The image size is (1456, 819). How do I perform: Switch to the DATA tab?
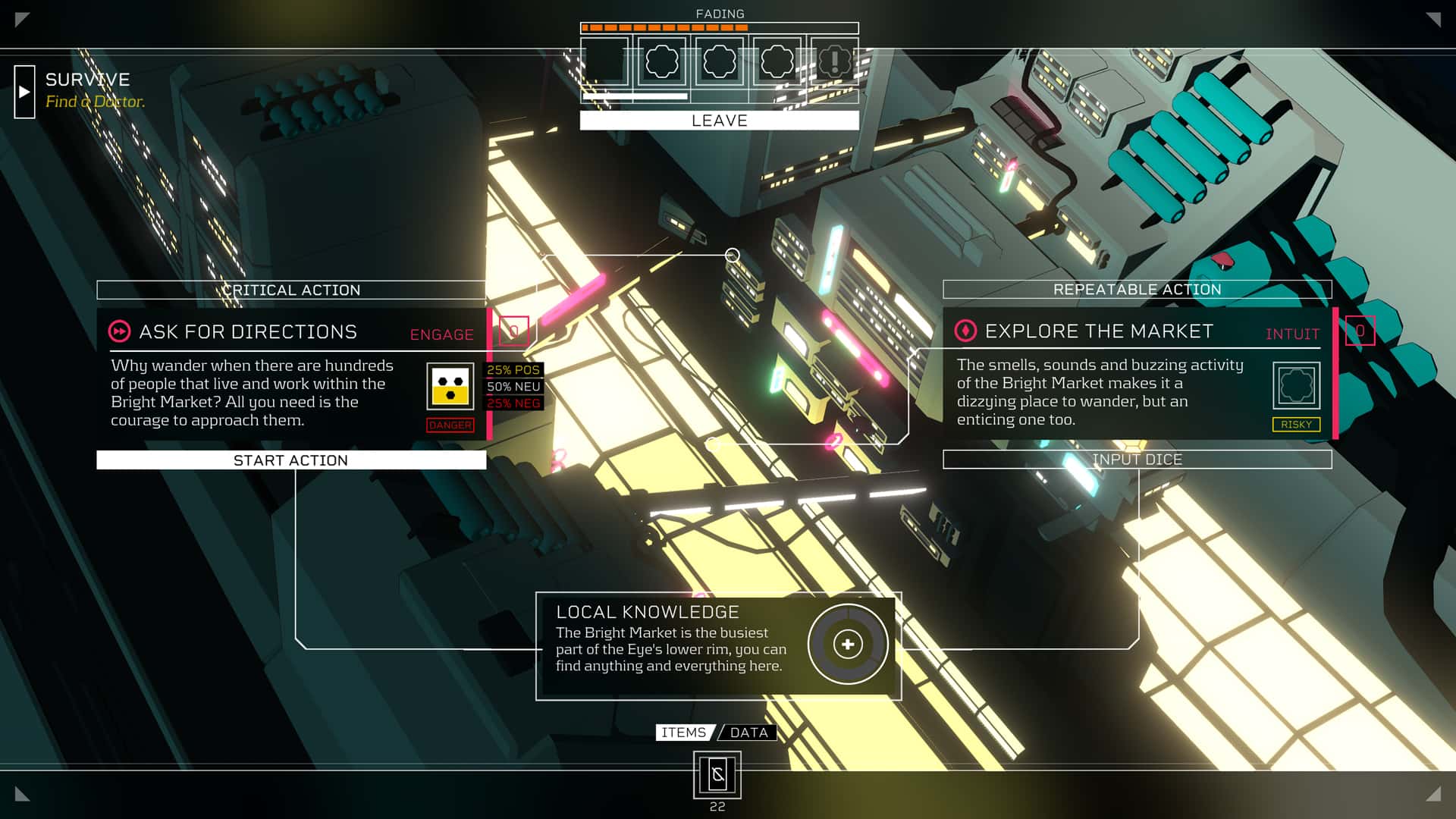coord(748,733)
